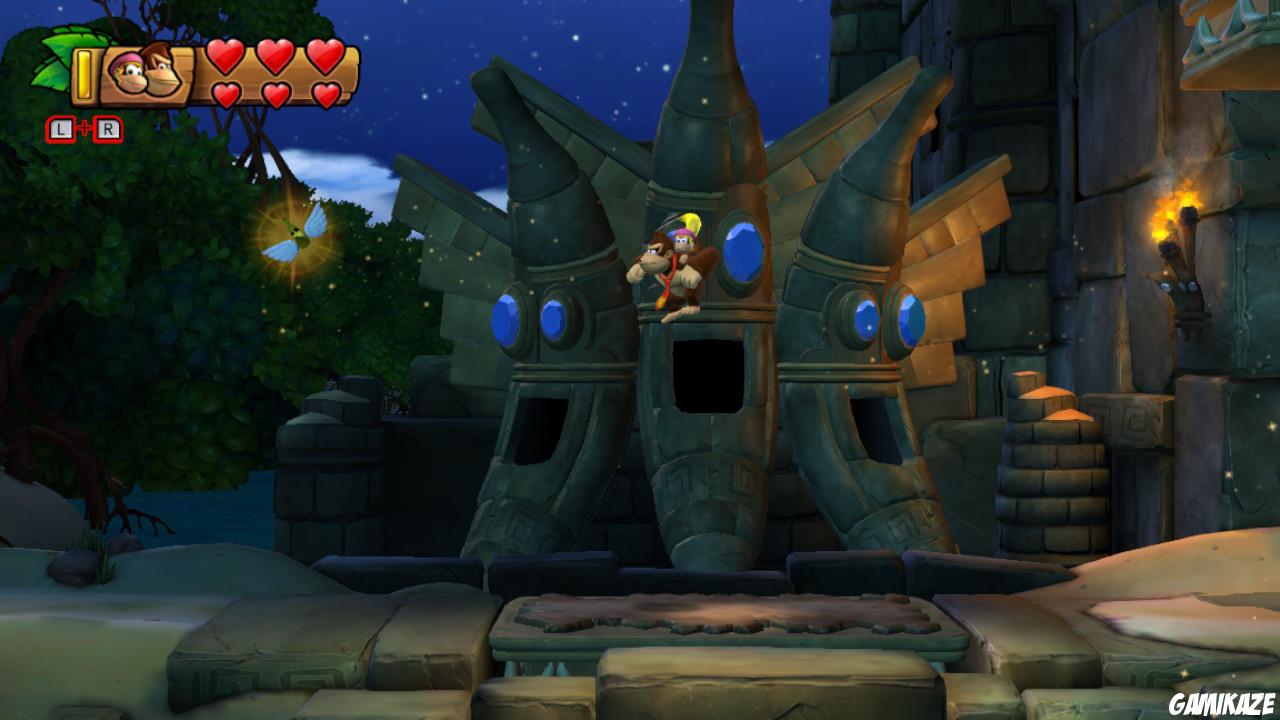The image size is (1280, 720).
Task: Select the banana counter icon
Action: pos(84,72)
